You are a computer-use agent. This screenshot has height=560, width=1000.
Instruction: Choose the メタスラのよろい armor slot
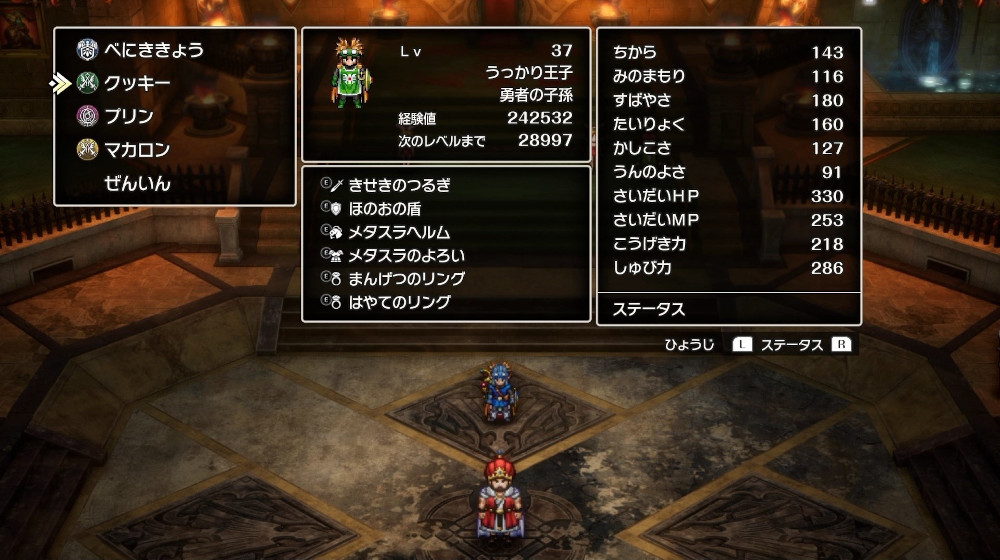click(406, 255)
